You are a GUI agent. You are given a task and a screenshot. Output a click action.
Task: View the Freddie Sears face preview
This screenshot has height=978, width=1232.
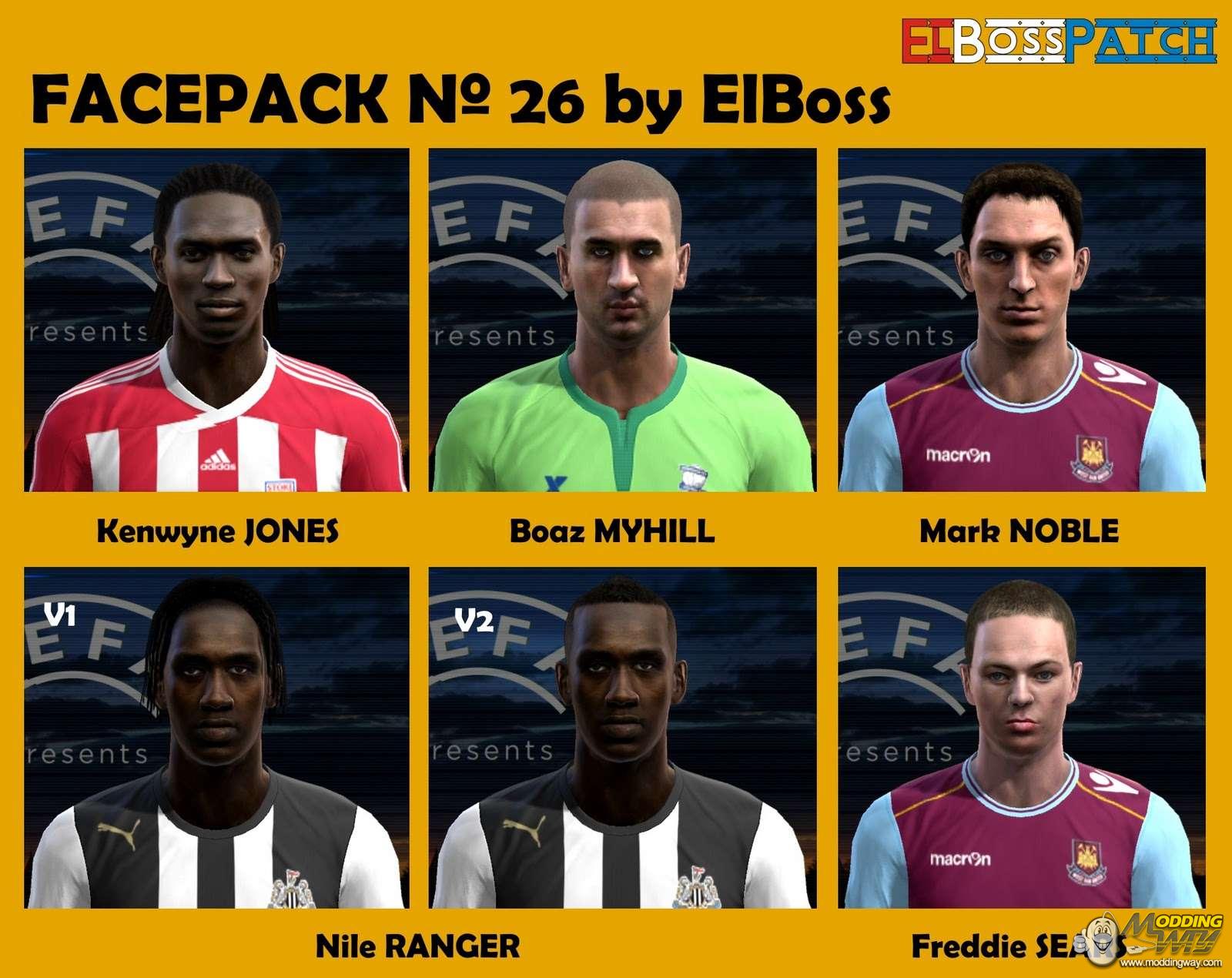coord(1022,738)
